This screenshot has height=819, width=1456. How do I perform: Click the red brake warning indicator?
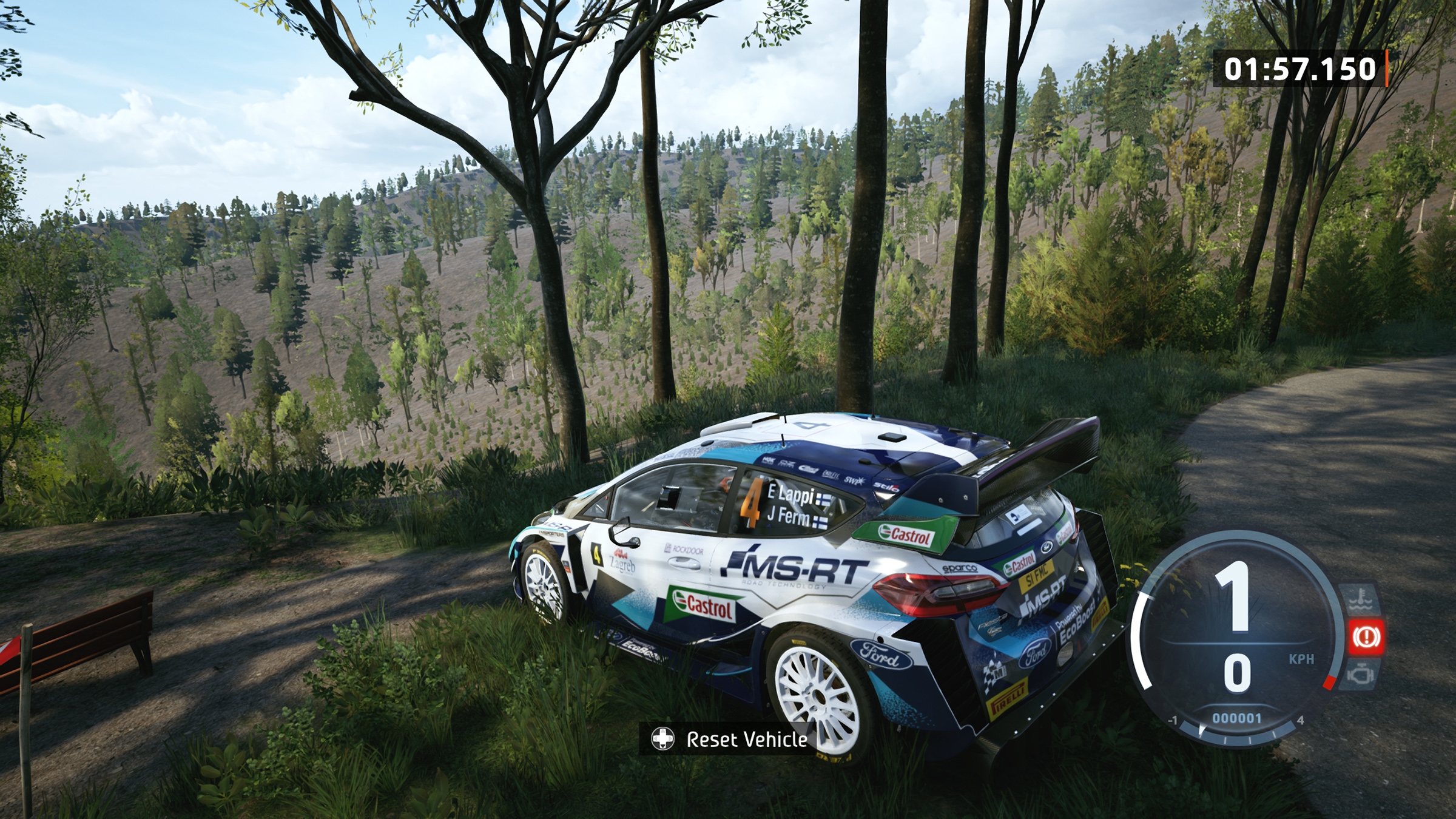click(x=1365, y=636)
